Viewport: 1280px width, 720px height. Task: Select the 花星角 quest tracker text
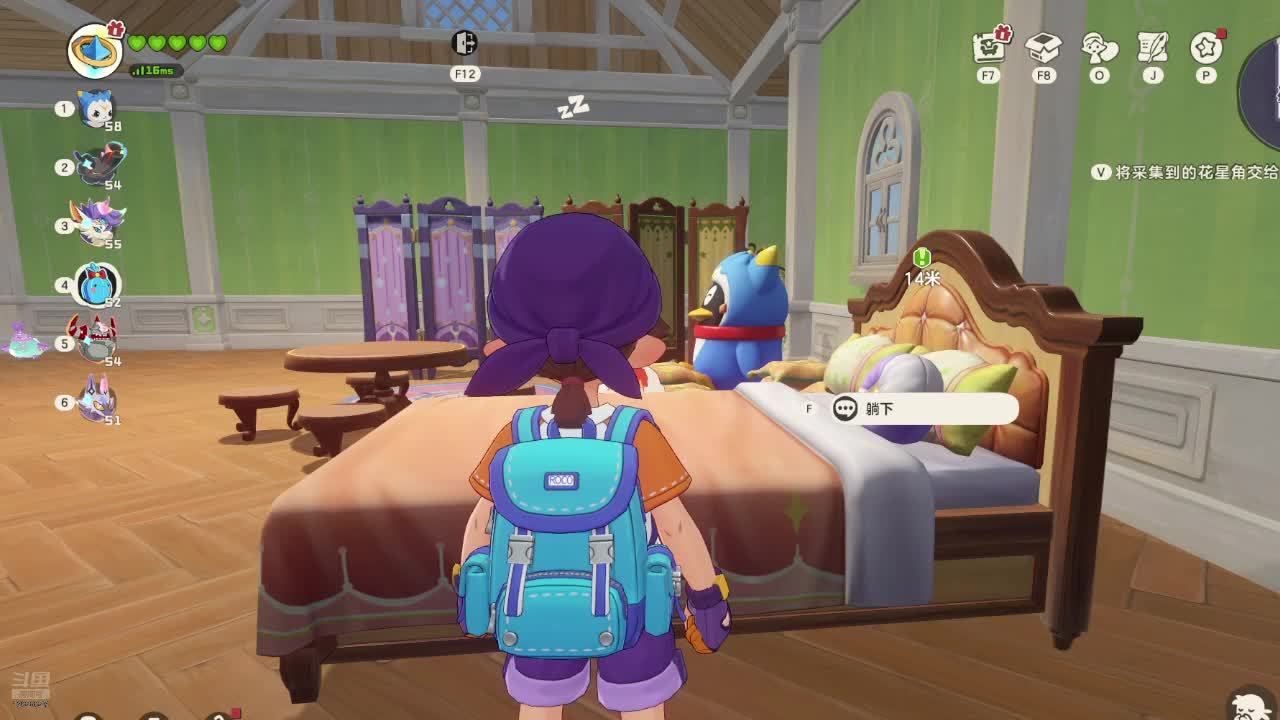point(1196,172)
